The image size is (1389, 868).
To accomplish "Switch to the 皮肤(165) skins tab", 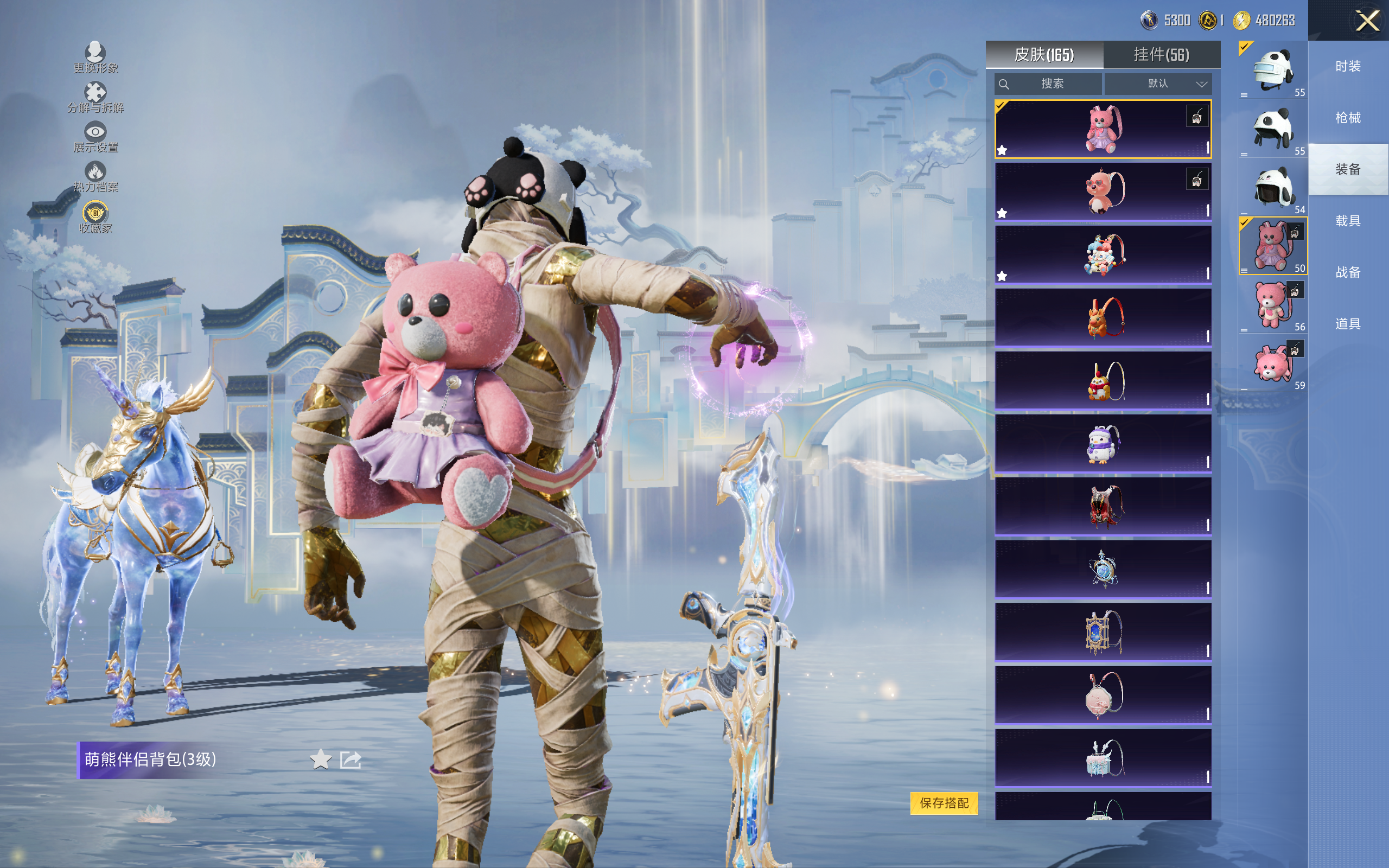I will (1043, 55).
